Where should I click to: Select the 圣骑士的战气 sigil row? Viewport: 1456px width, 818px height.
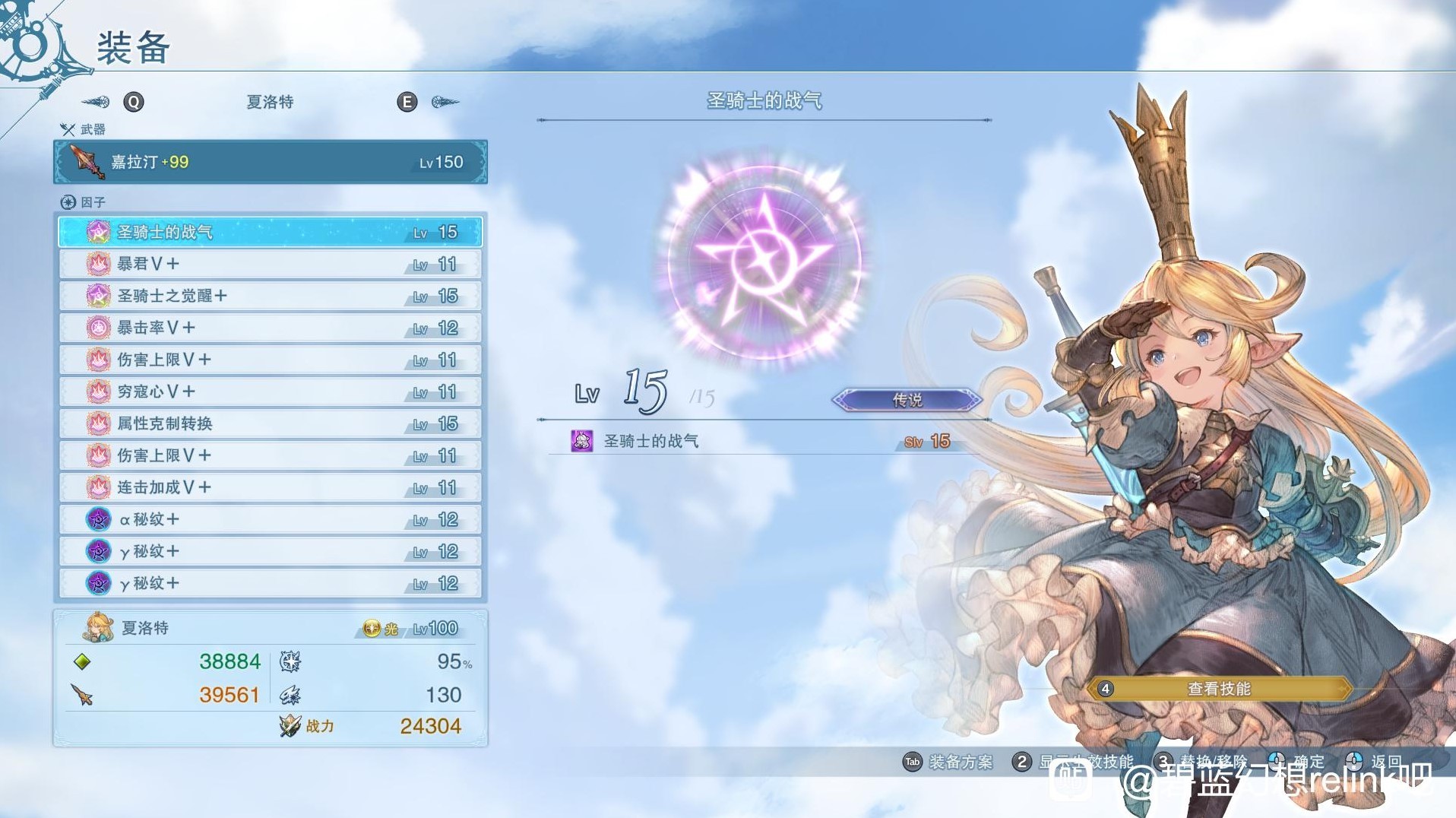click(270, 232)
